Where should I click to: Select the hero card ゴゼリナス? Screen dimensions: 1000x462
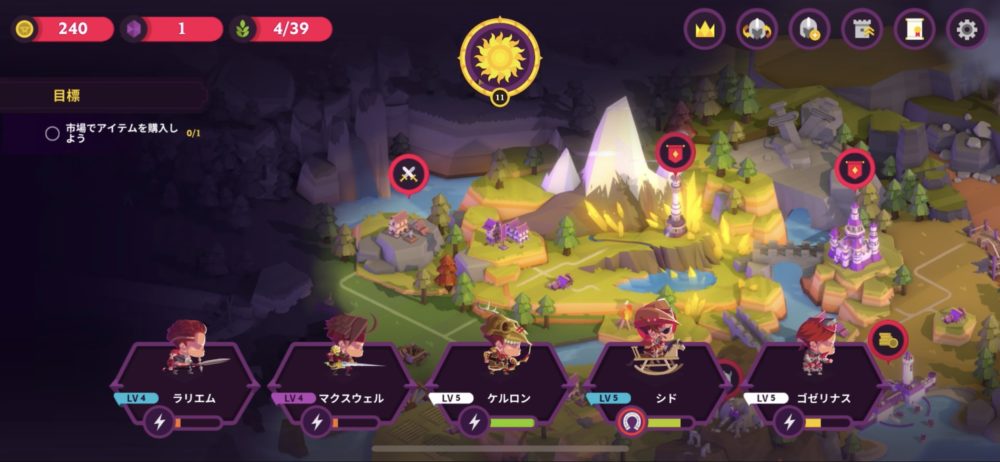(815, 380)
